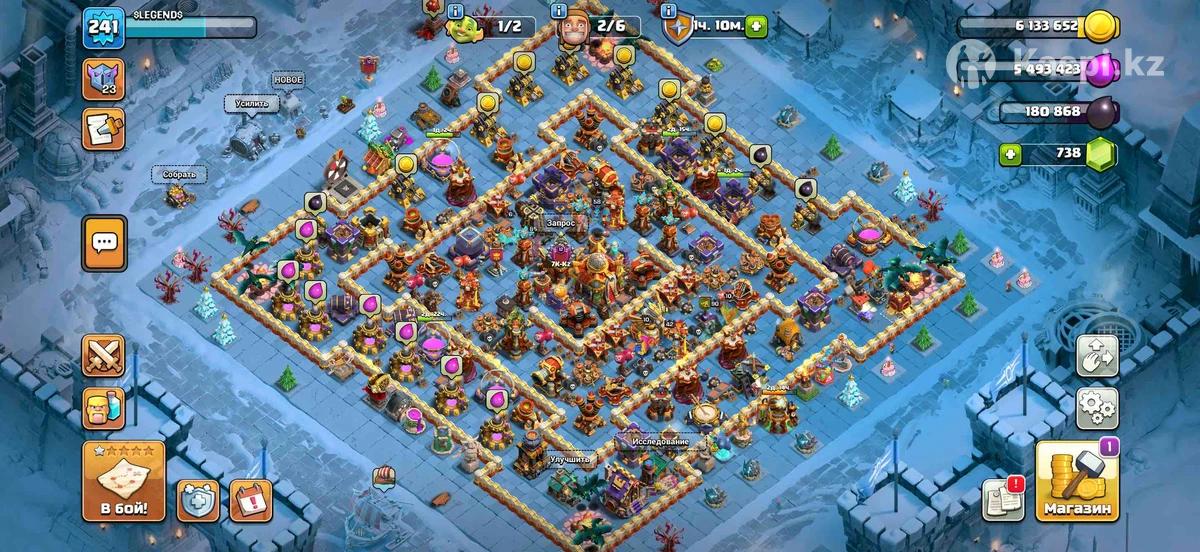Open the settings gear button
The width and height of the screenshot is (1200, 552).
[x=1096, y=408]
